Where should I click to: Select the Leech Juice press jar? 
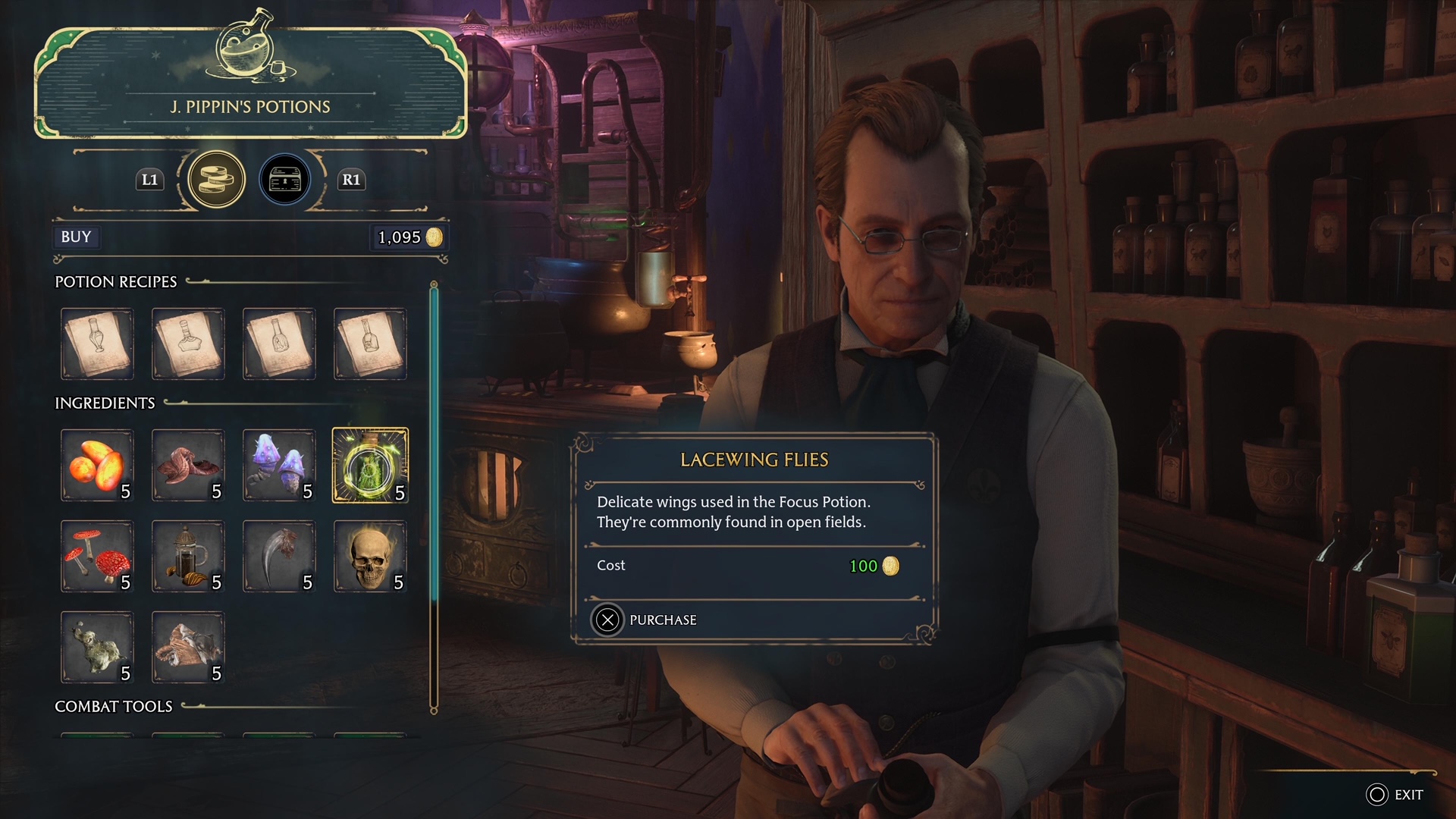coord(188,556)
